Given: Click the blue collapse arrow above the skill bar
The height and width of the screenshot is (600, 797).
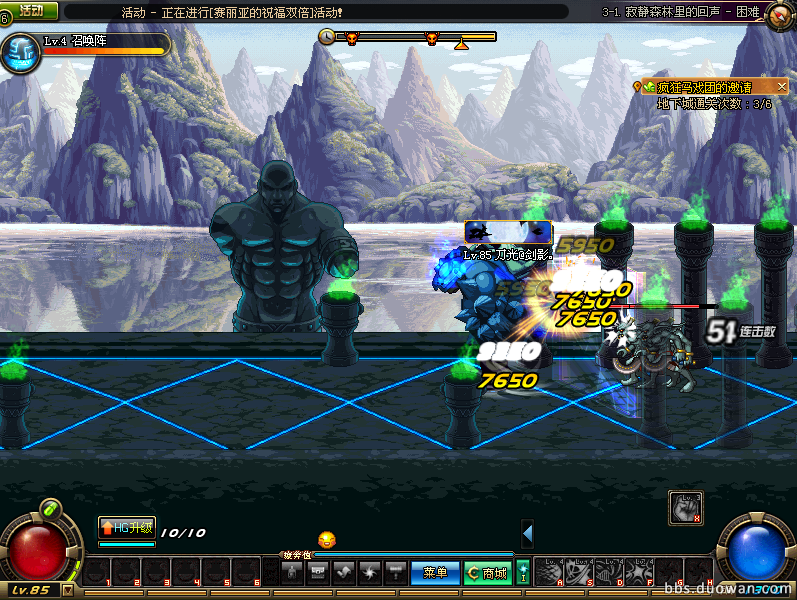Looking at the screenshot, I should coord(527,534).
